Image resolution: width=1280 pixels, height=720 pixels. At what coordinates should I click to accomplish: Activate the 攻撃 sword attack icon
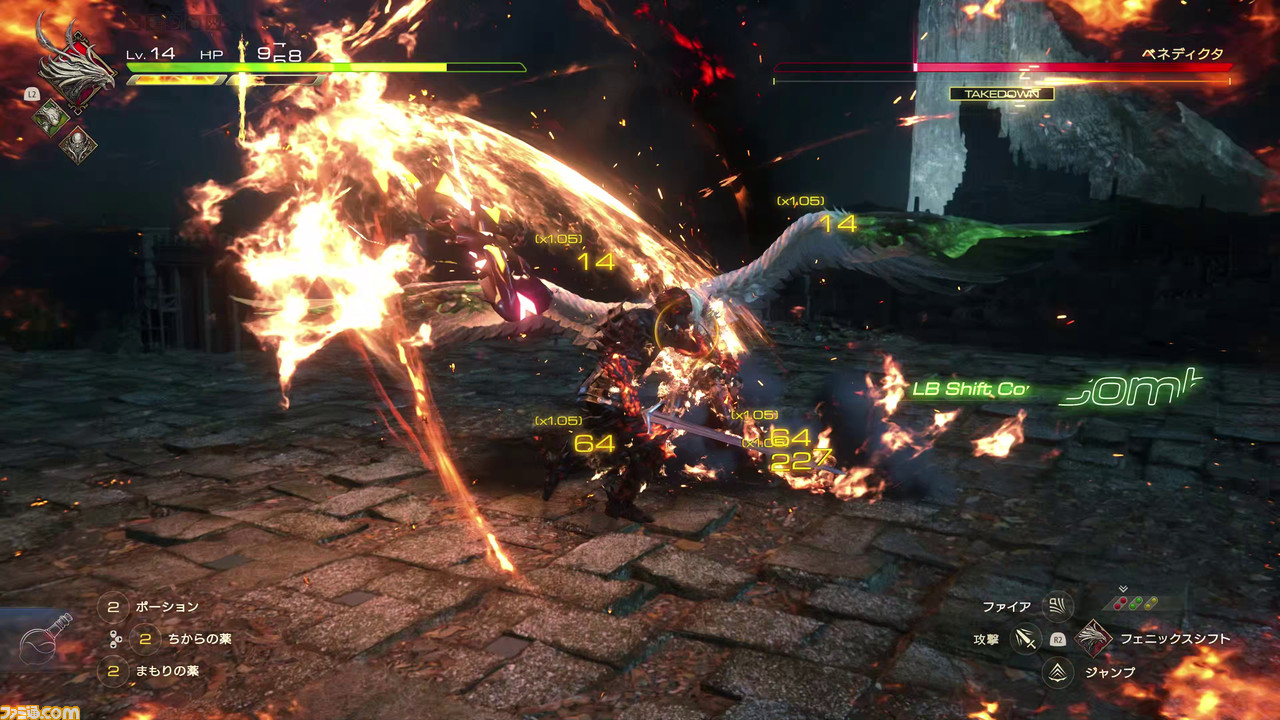tap(1025, 638)
